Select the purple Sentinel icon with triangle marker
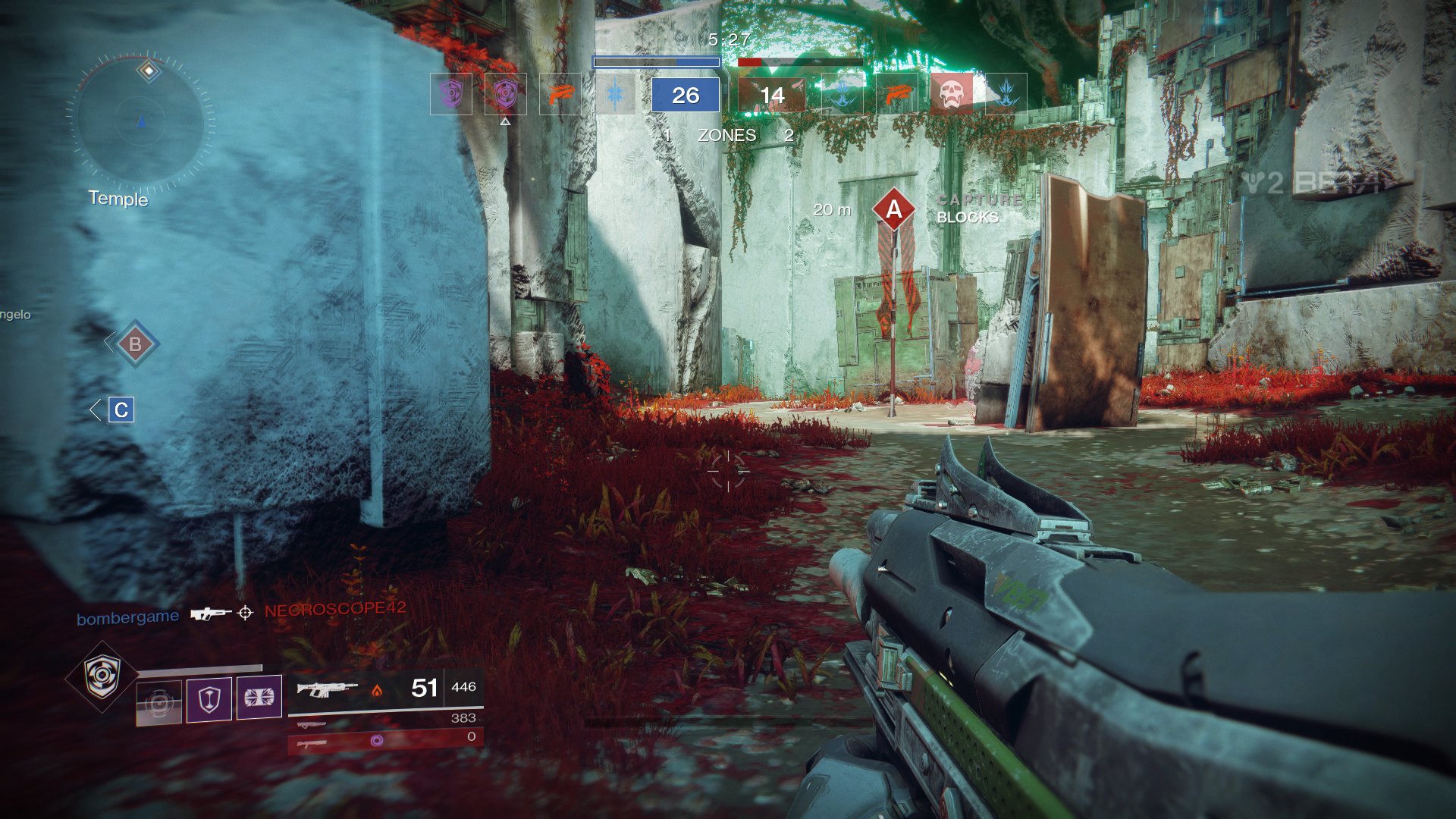Viewport: 1456px width, 819px height. click(x=505, y=94)
